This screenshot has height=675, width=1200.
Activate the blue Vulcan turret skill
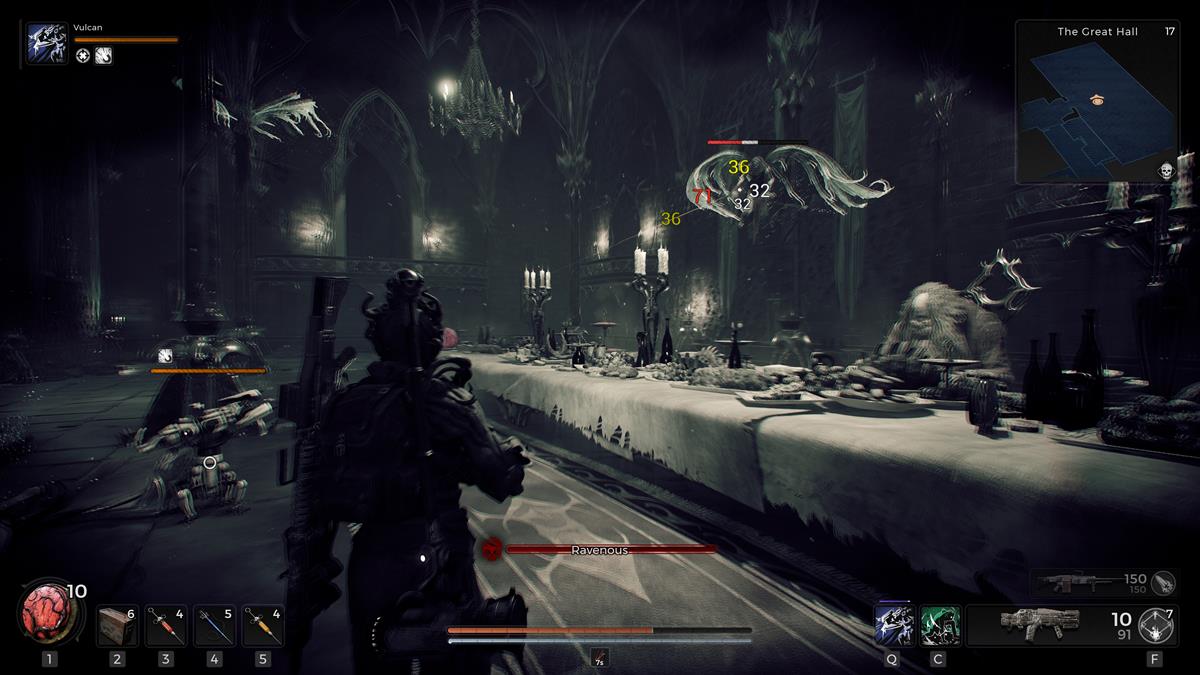891,625
